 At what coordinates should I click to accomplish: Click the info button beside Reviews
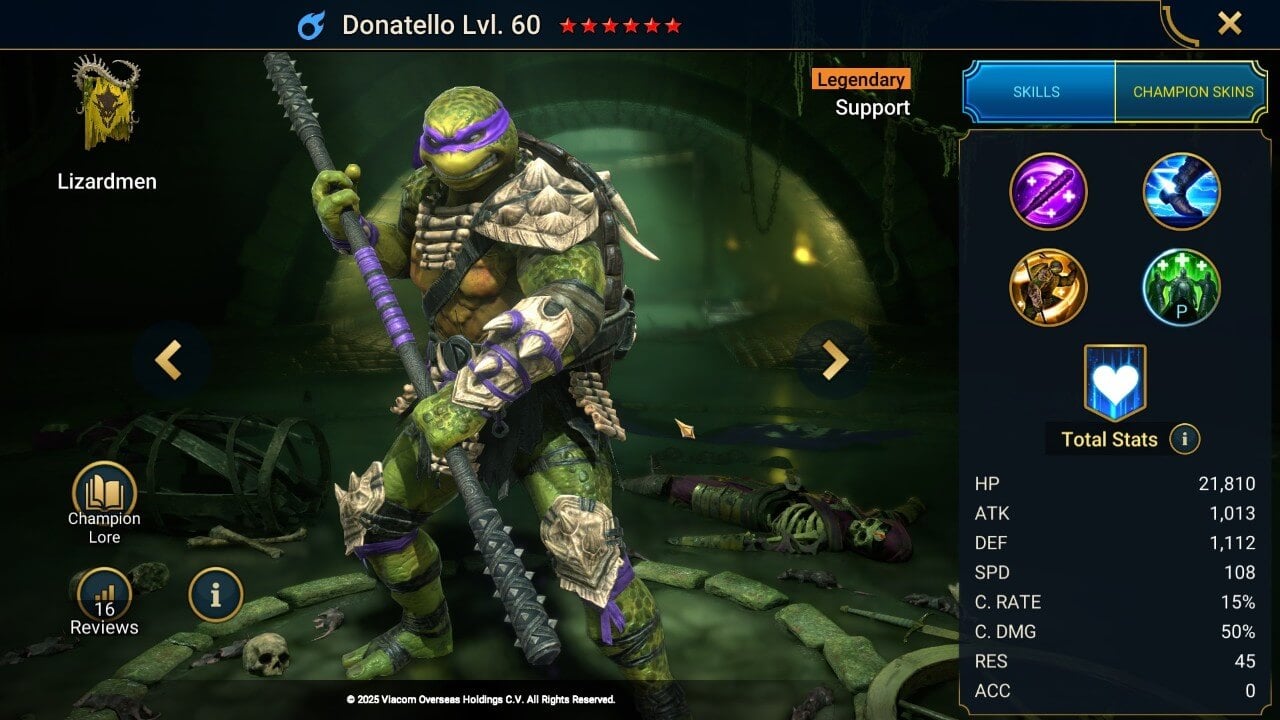click(x=215, y=595)
